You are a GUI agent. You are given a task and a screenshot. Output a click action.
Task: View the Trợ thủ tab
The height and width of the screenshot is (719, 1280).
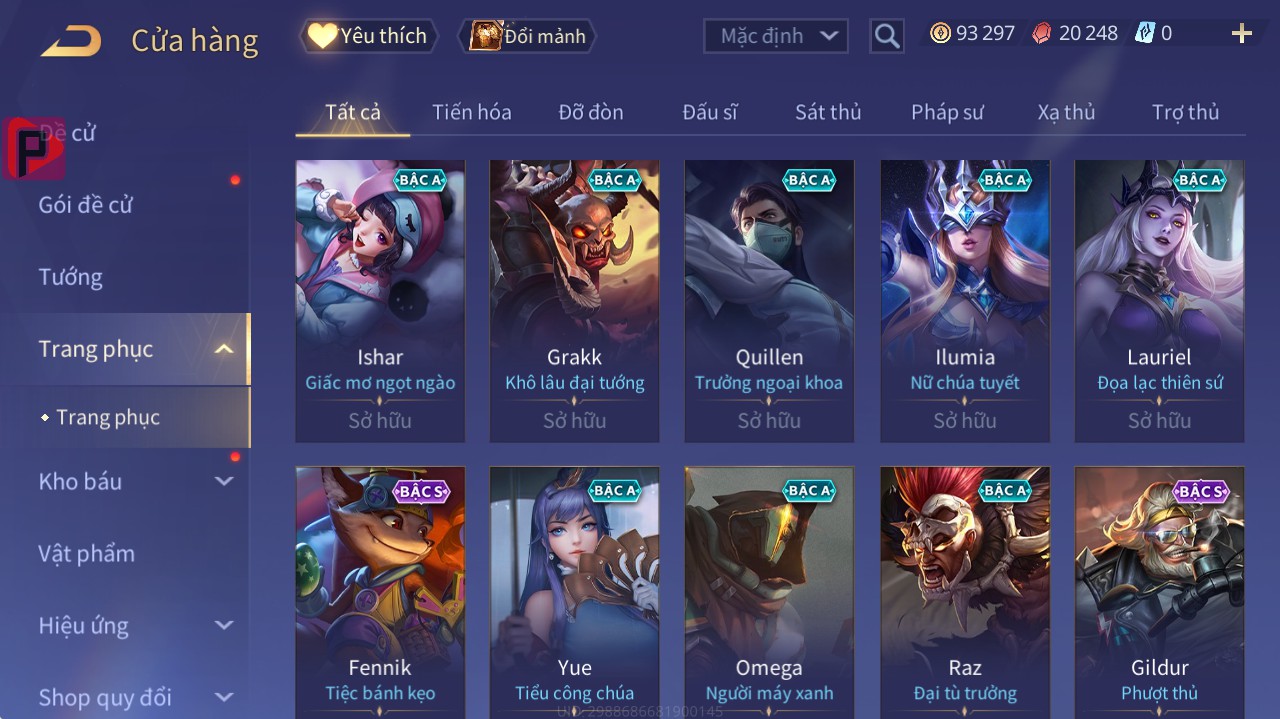[1185, 112]
